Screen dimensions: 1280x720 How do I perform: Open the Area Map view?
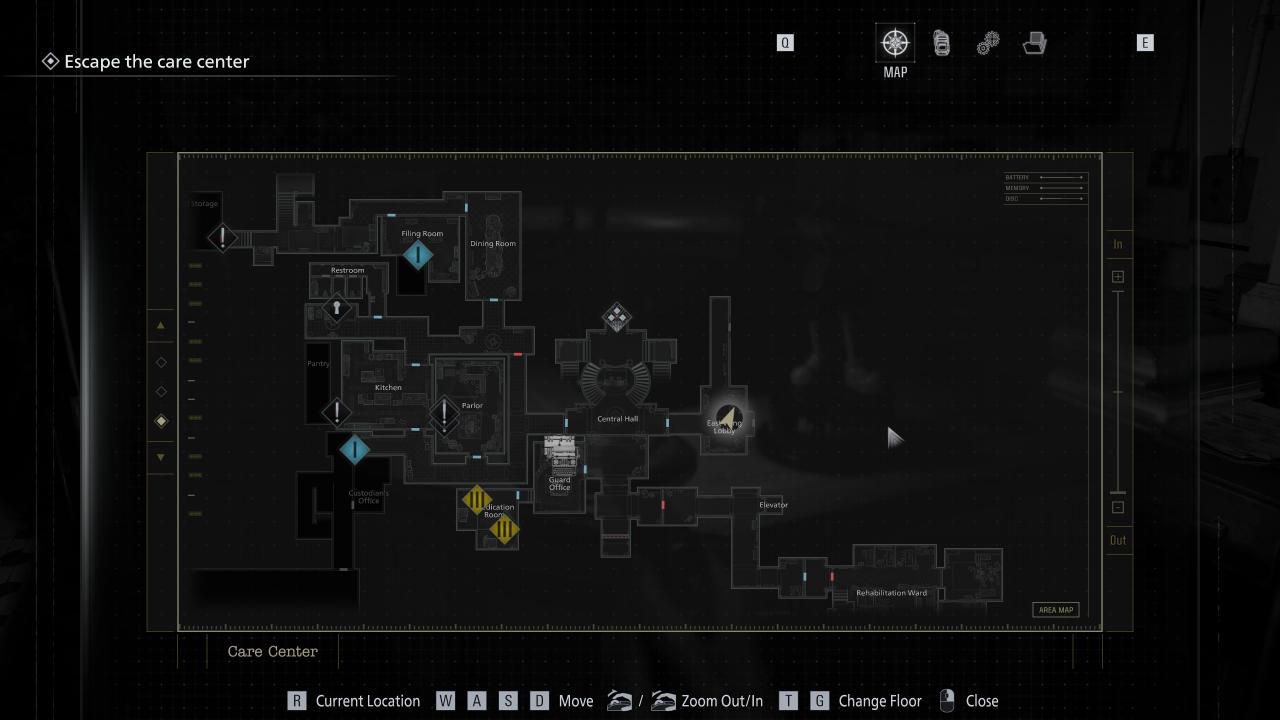click(x=1055, y=610)
